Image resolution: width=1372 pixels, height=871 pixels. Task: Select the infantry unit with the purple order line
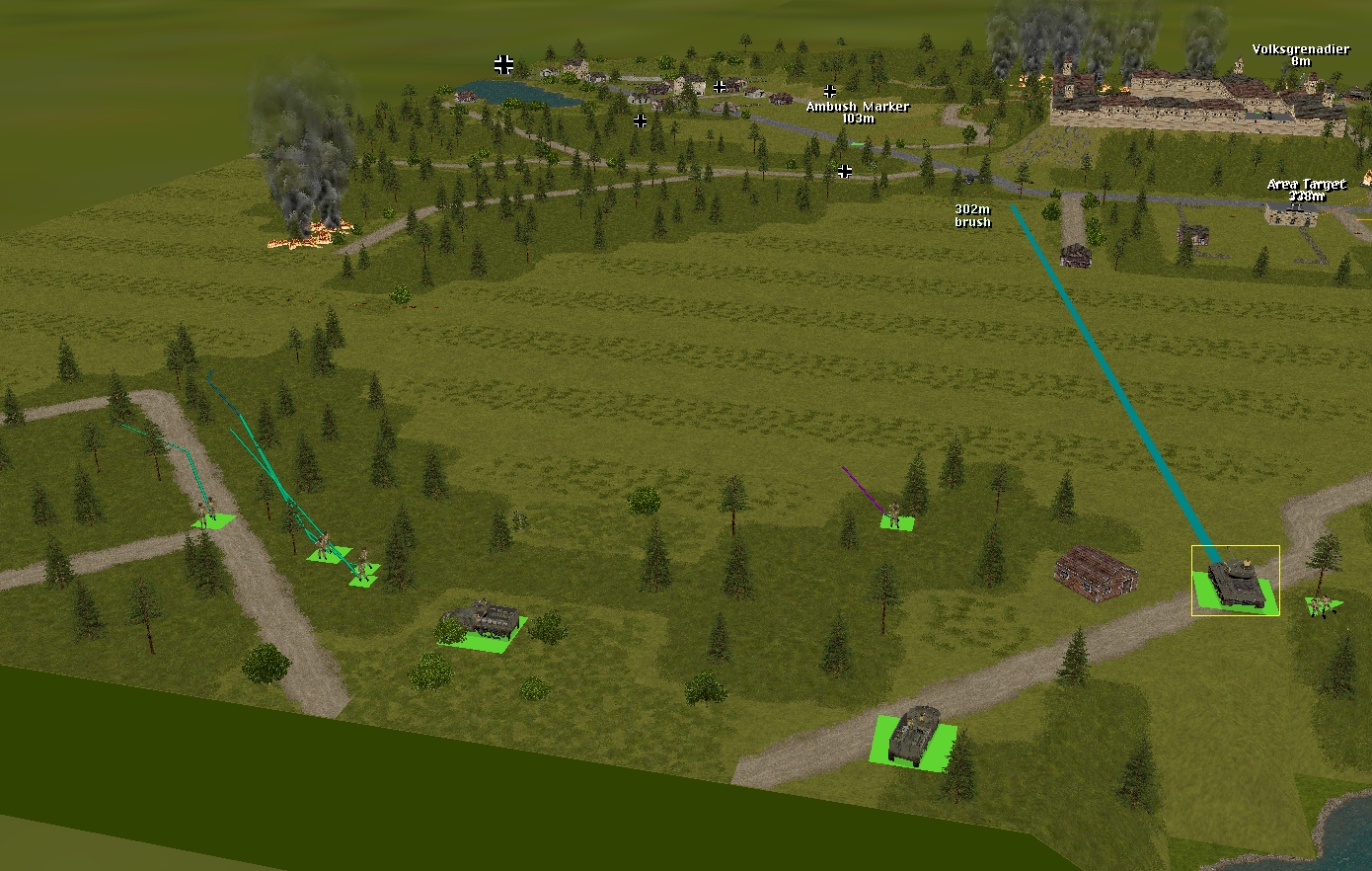[x=894, y=515]
